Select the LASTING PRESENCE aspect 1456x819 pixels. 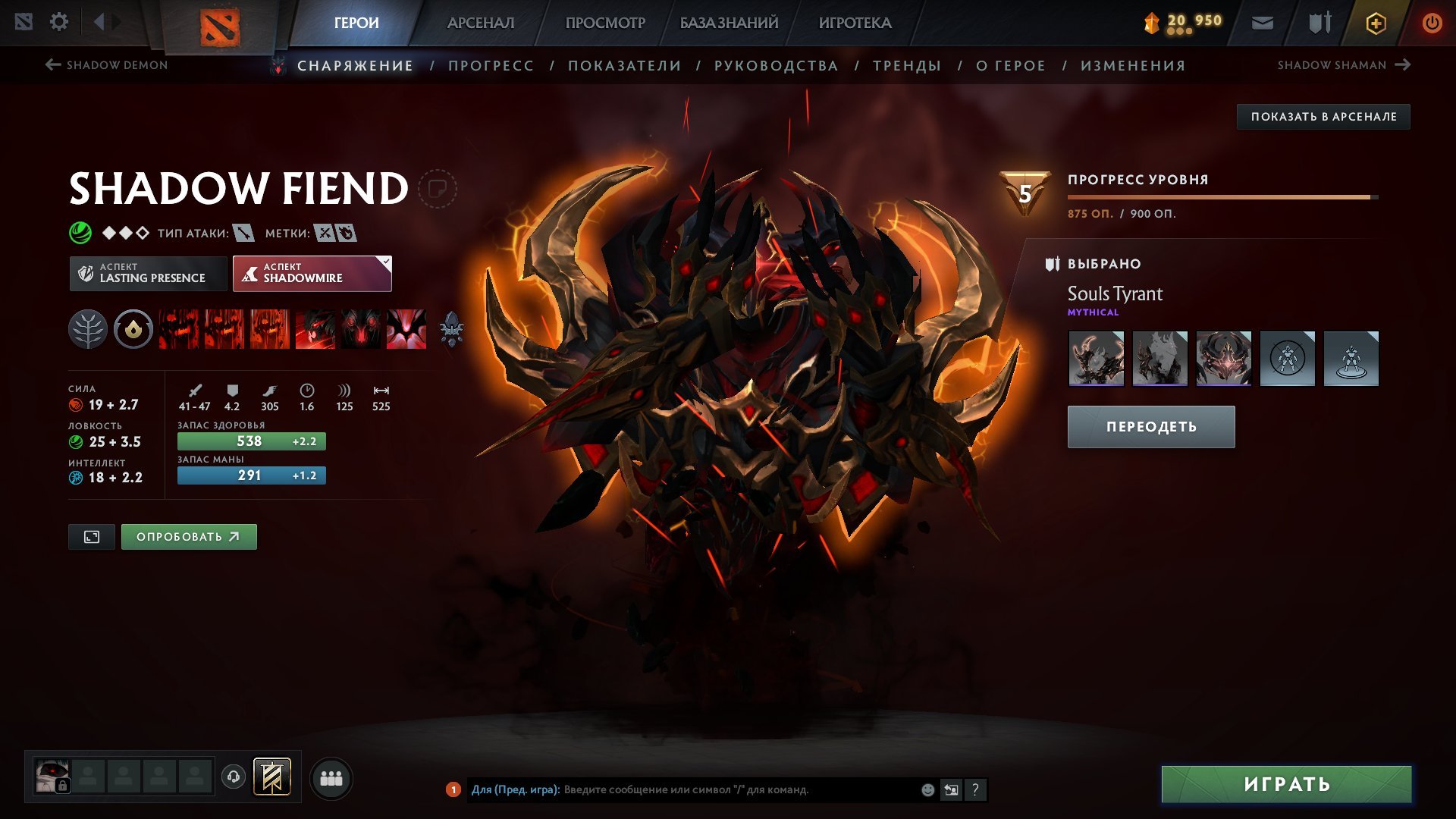(148, 273)
